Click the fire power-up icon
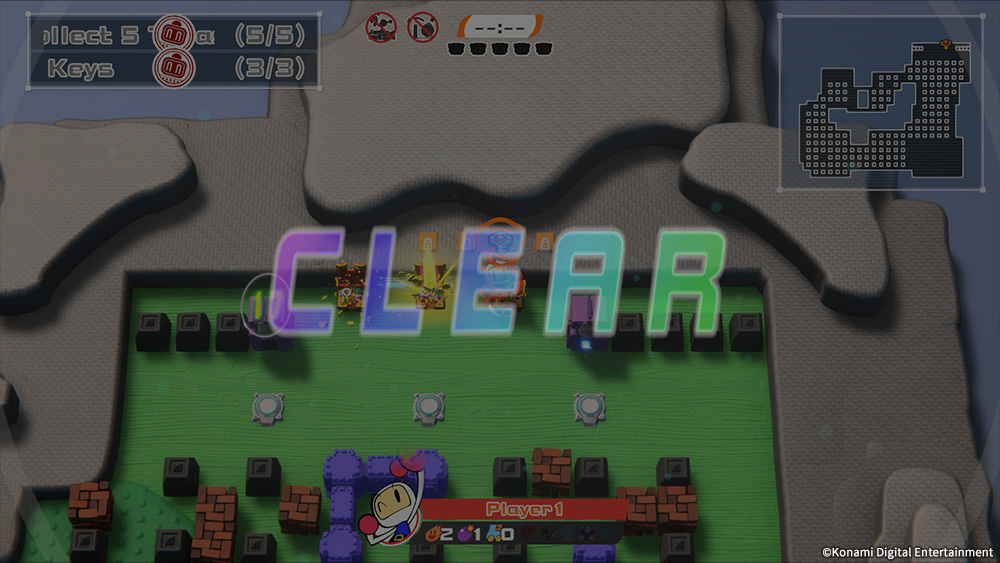 (432, 535)
